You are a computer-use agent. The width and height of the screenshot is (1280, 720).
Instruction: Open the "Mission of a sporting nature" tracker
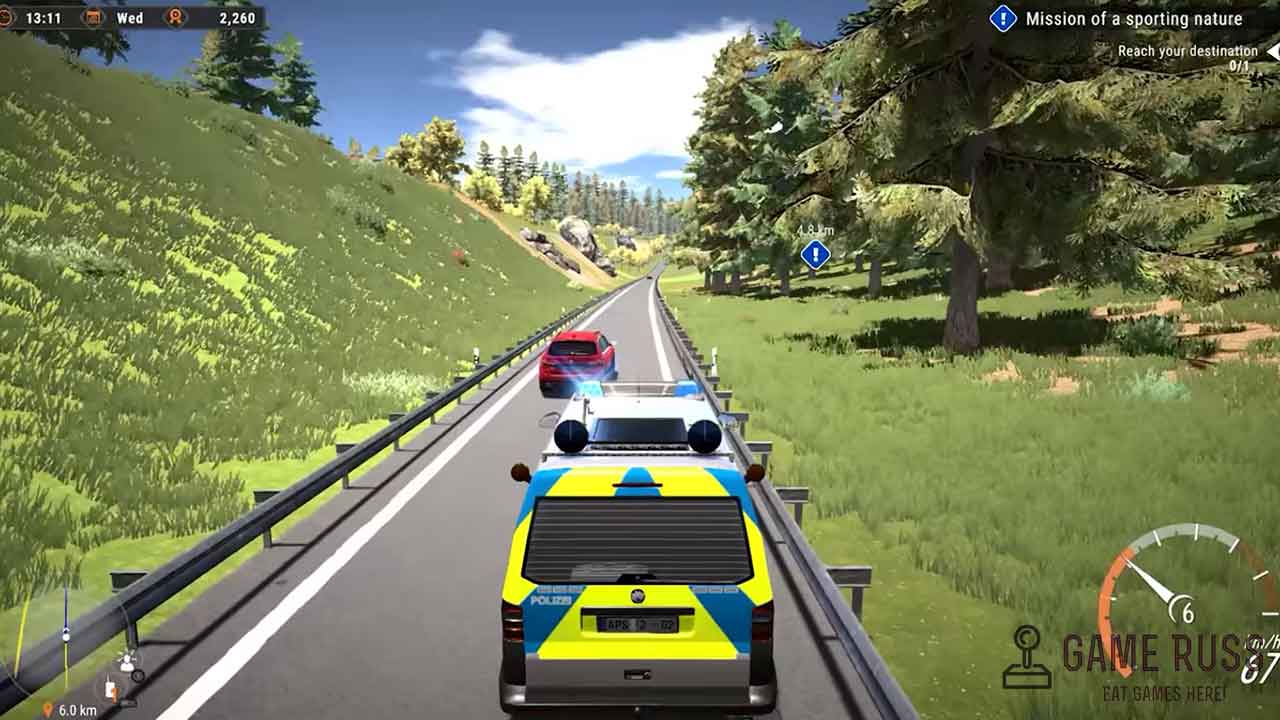click(1133, 18)
